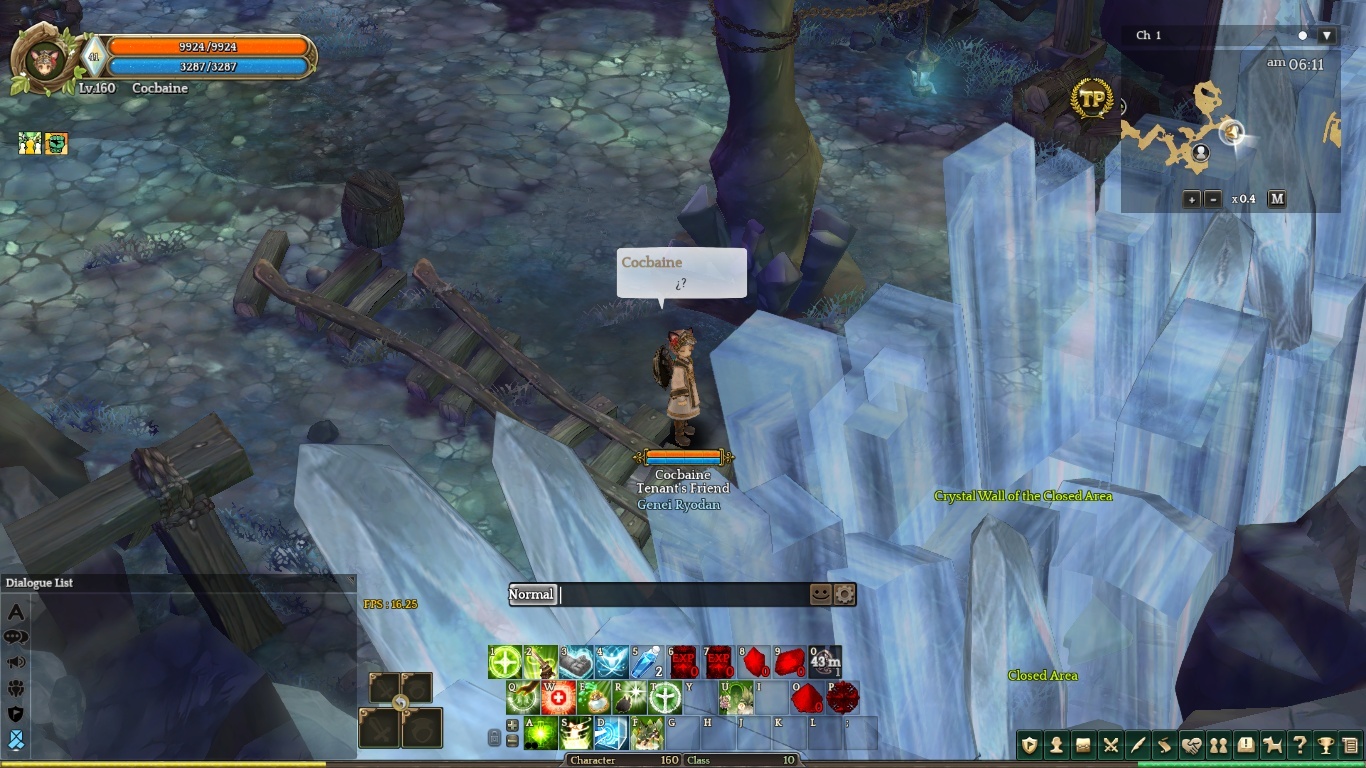This screenshot has width=1366, height=768.
Task: Open the companion pet menu icon
Action: [1272, 745]
